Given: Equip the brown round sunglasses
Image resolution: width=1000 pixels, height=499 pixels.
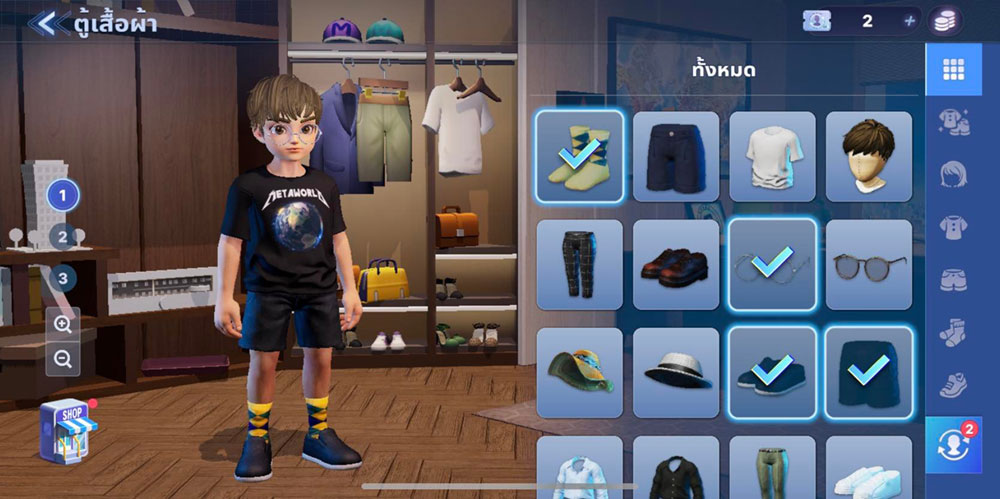Looking at the screenshot, I should [868, 265].
